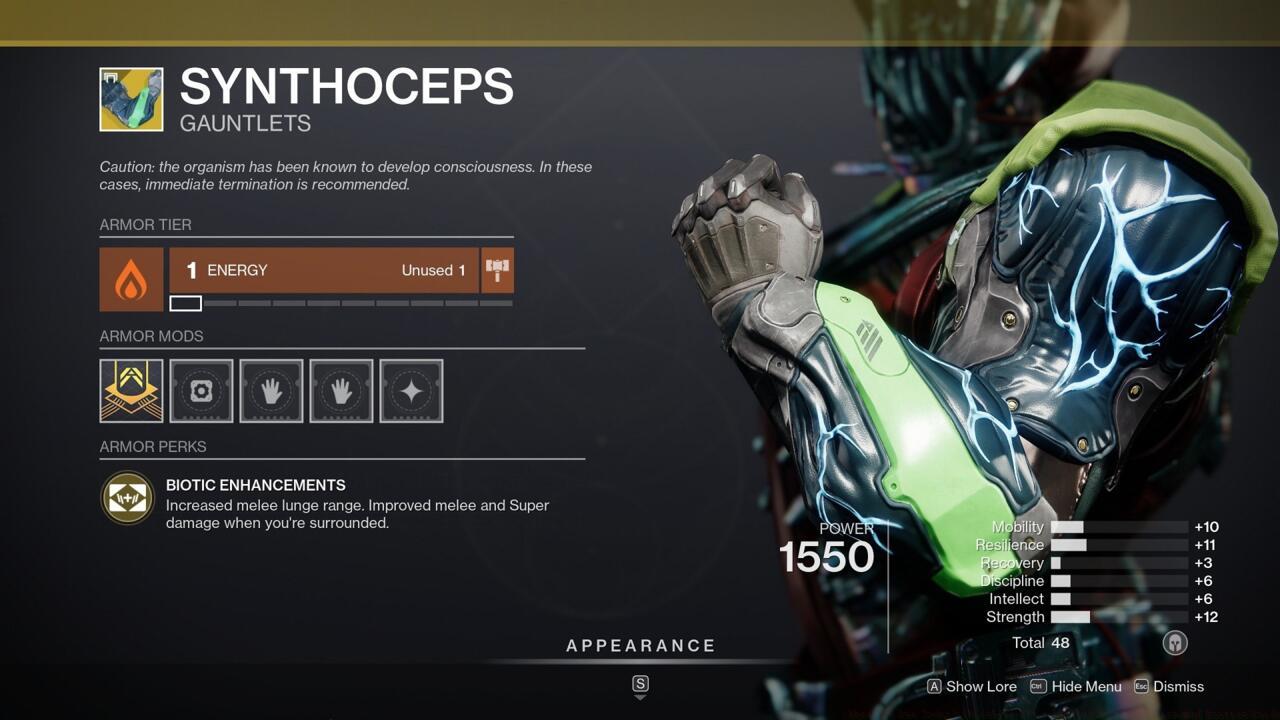1280x720 pixels.
Task: Select the second arms armor mod slot
Action: pyautogui.click(x=341, y=390)
